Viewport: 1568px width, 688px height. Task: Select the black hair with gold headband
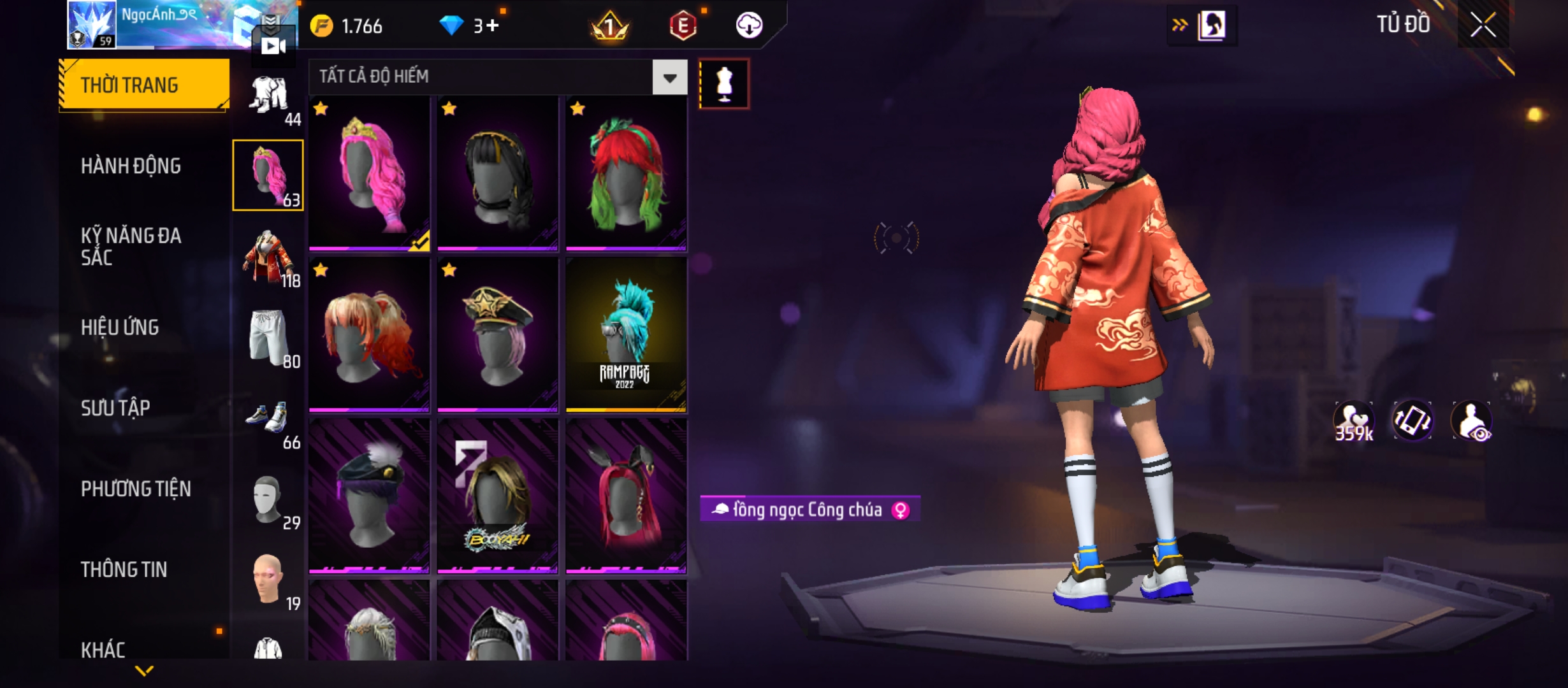[498, 173]
